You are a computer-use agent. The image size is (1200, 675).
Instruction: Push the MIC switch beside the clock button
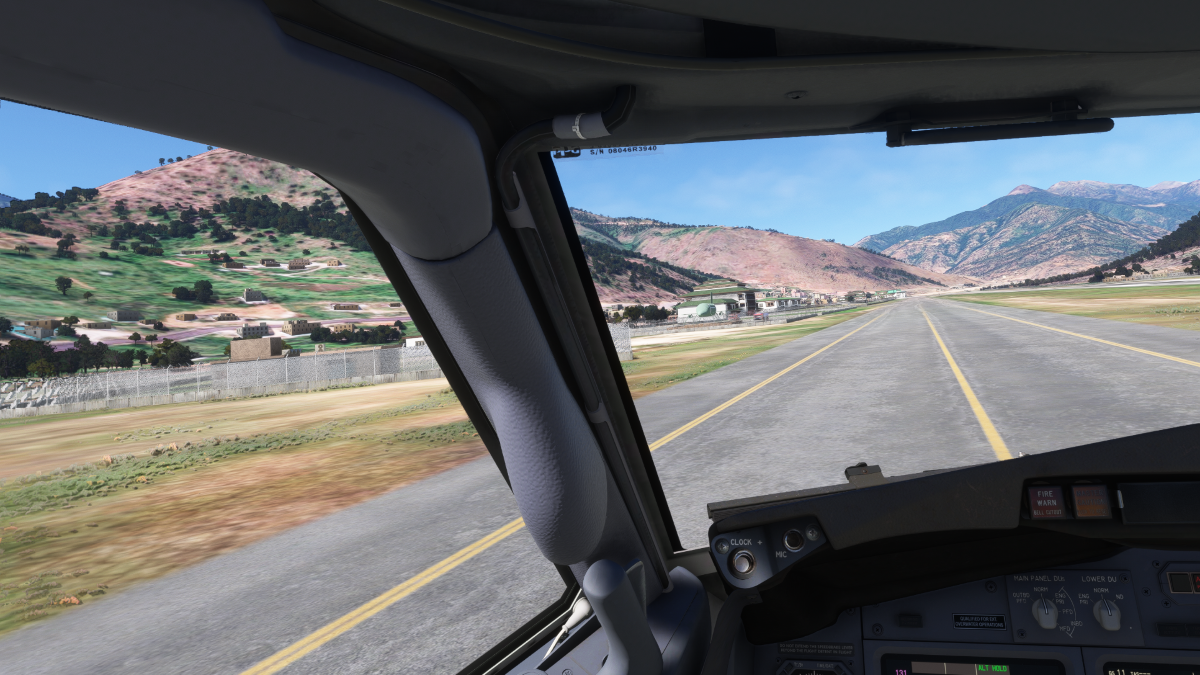(794, 540)
